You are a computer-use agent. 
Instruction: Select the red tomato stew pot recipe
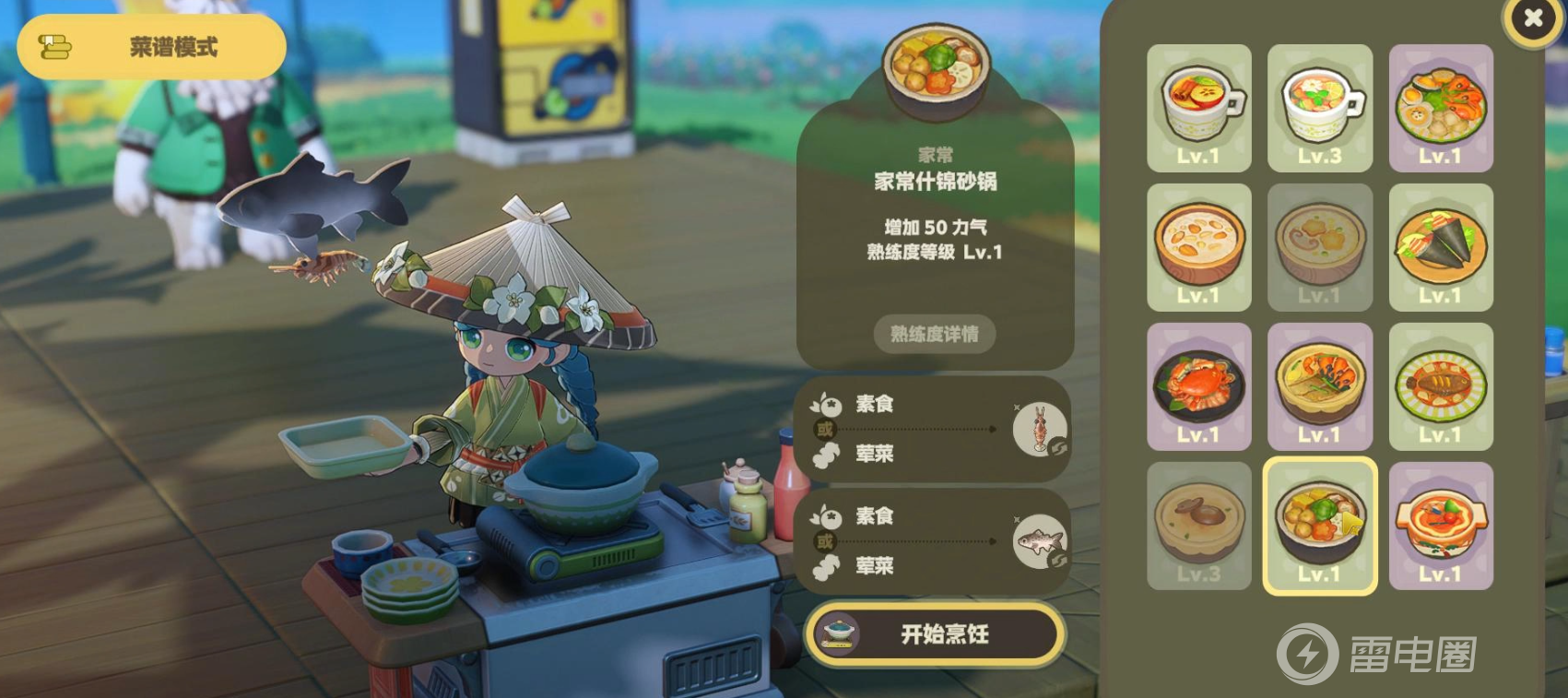pyautogui.click(x=1441, y=526)
